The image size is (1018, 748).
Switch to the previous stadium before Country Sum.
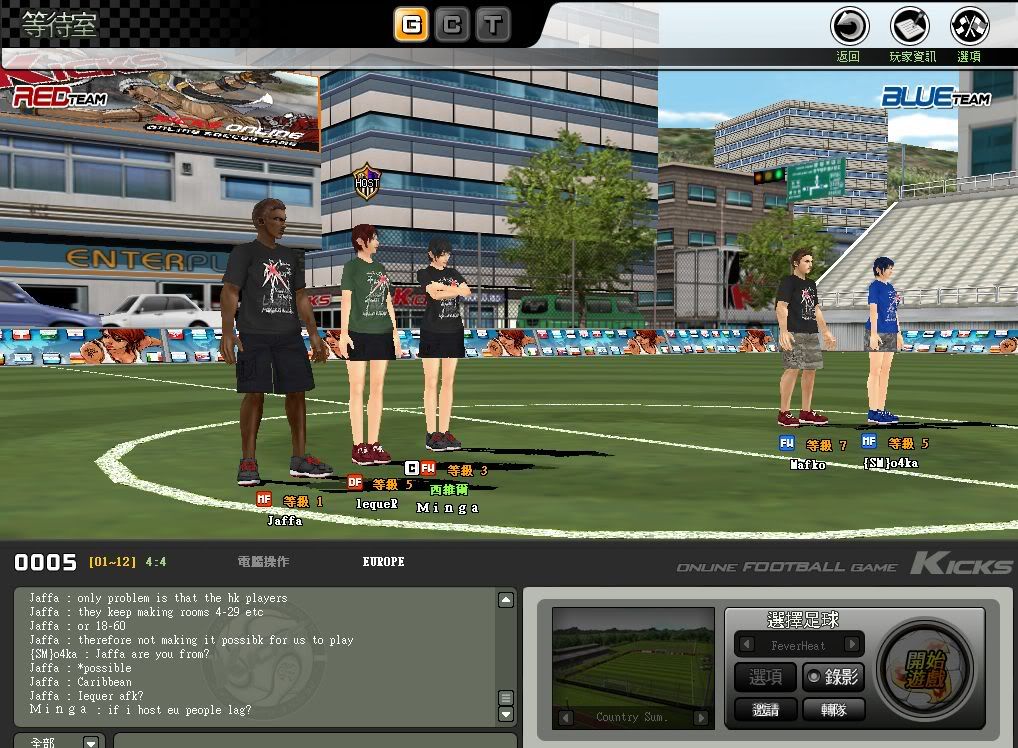click(565, 718)
